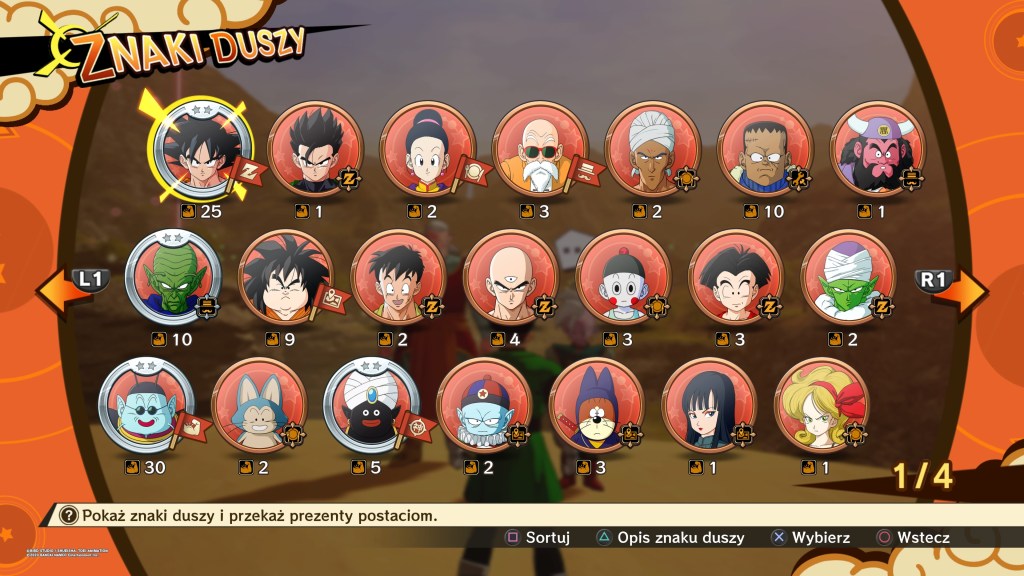Select Yamcha's soul emblem
The image size is (1024, 576).
[398, 278]
